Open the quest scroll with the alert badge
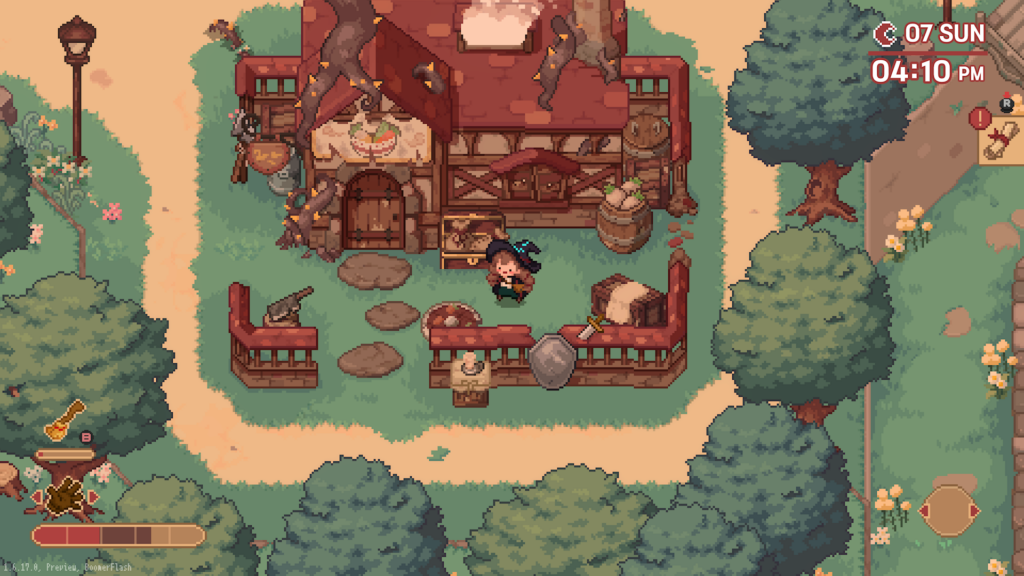This screenshot has height=576, width=1024. pos(1000,141)
